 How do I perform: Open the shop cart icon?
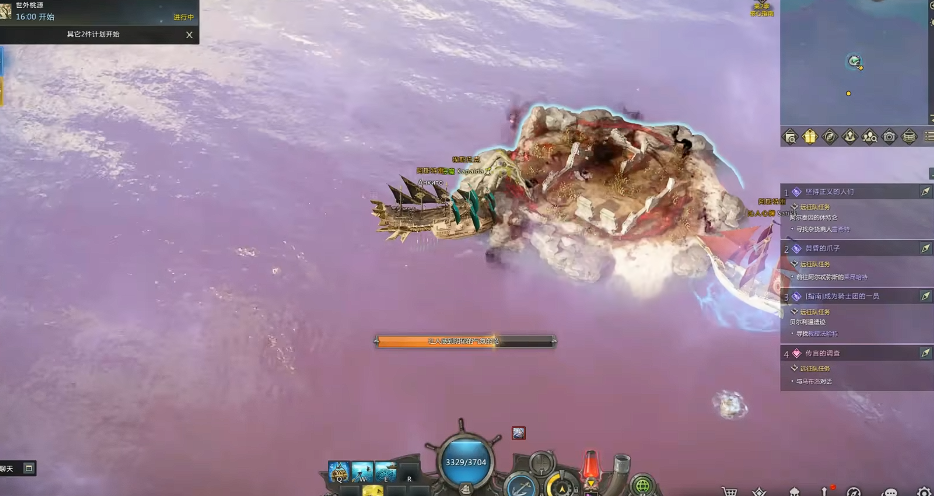(730, 491)
